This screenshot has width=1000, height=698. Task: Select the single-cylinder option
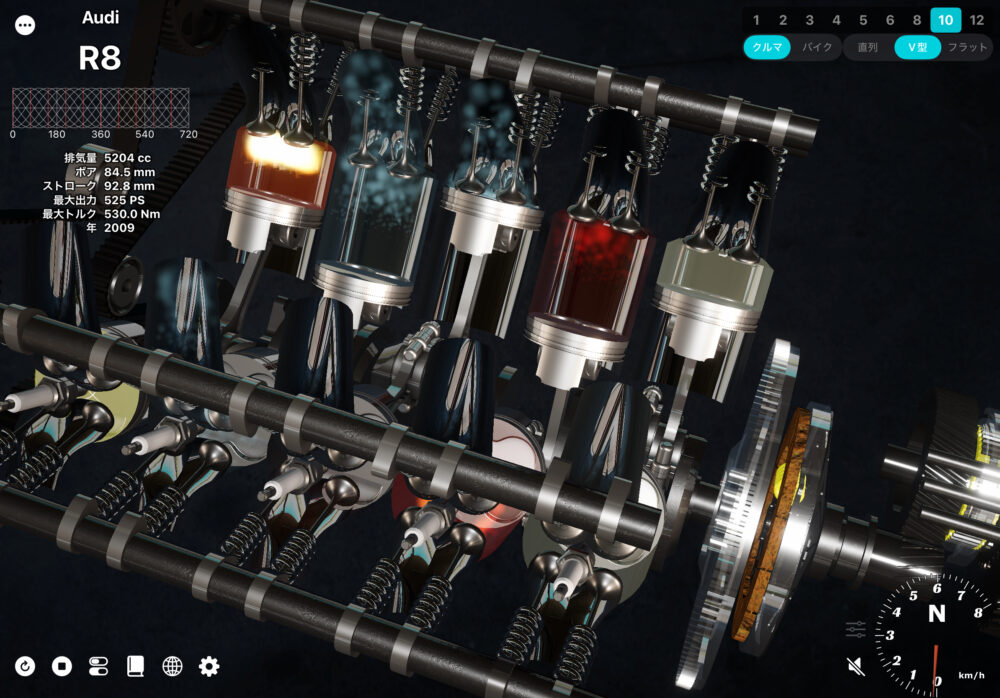click(756, 20)
